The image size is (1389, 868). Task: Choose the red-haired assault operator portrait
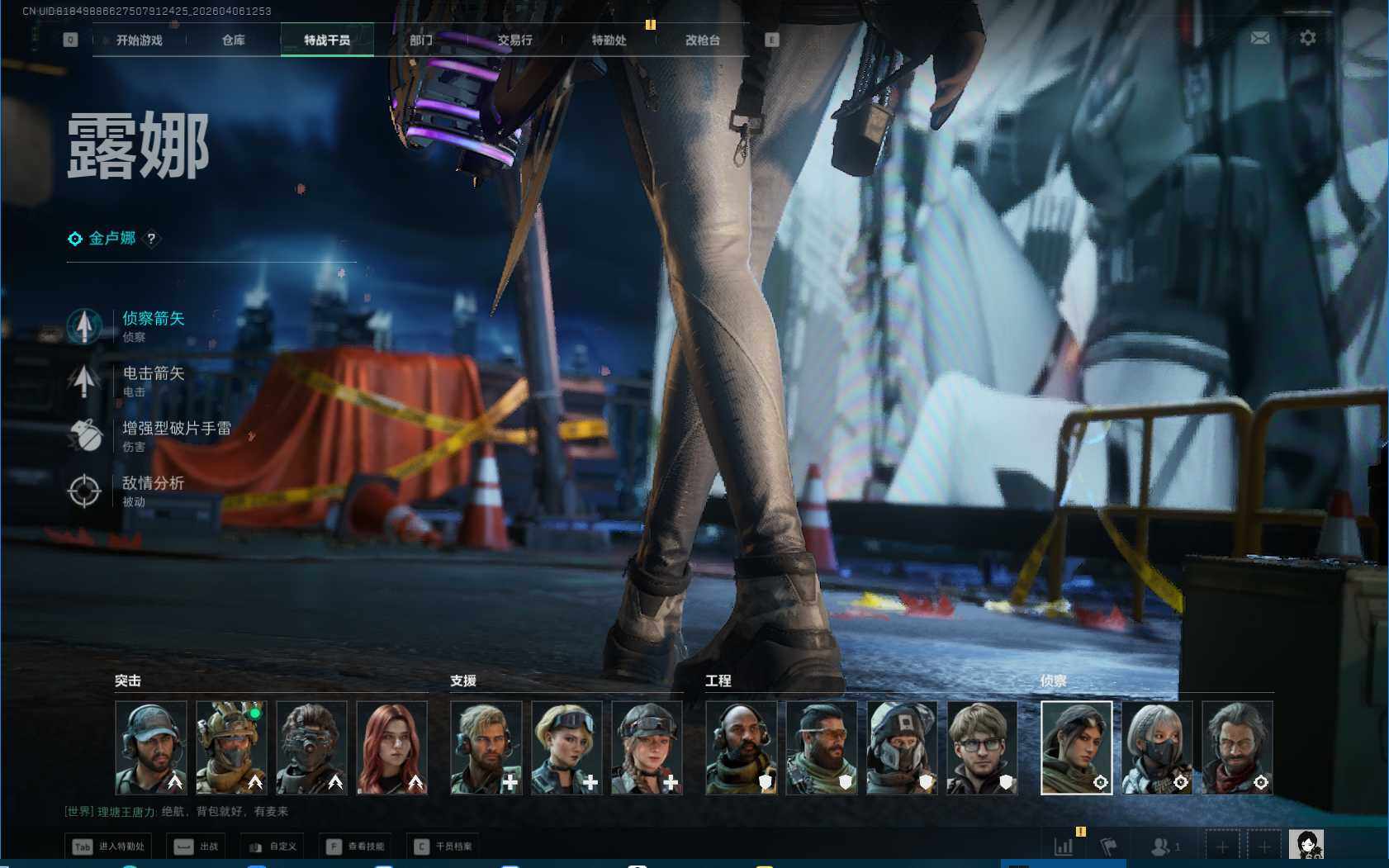pos(391,747)
